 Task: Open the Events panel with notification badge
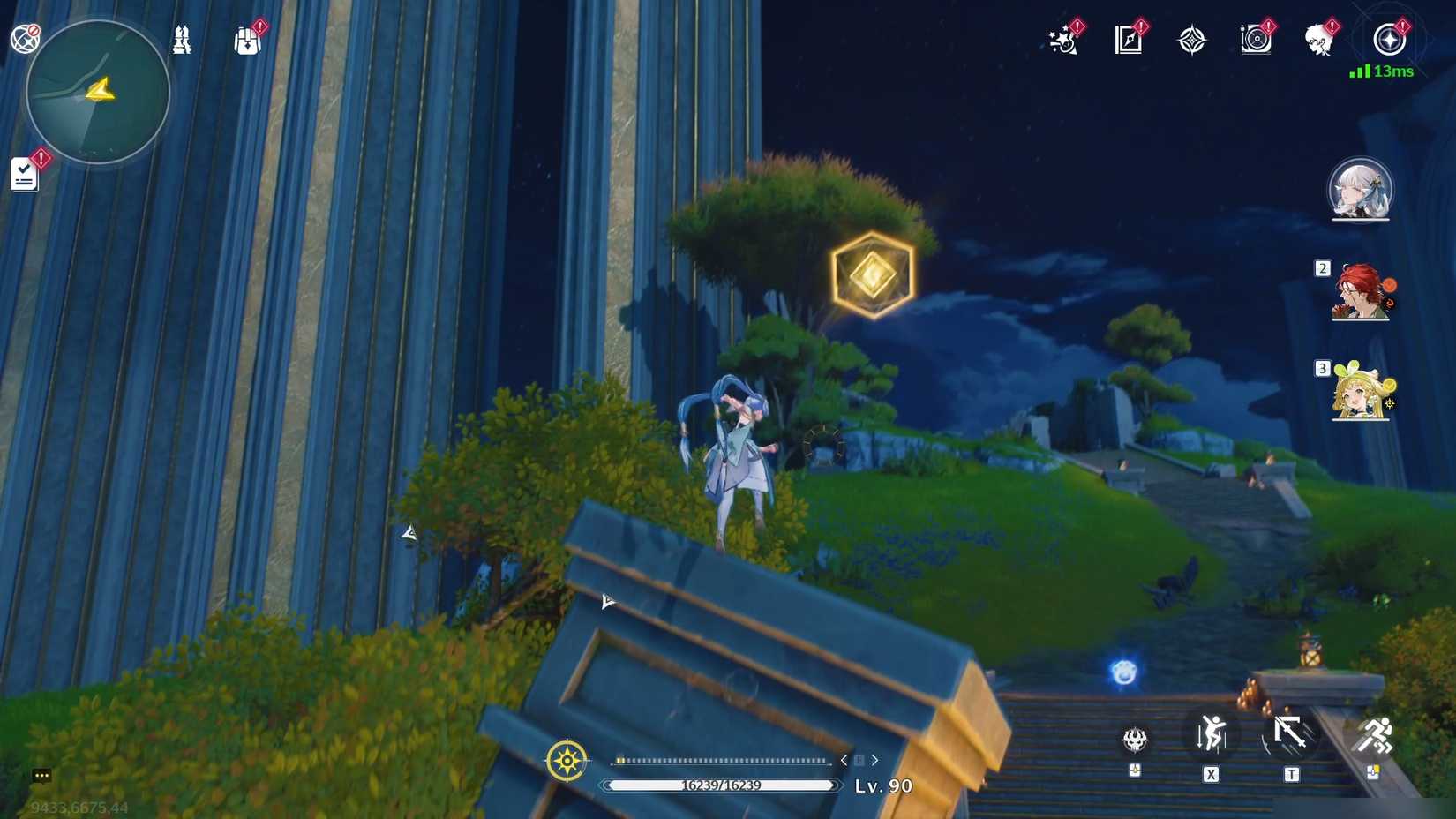[x=1062, y=38]
